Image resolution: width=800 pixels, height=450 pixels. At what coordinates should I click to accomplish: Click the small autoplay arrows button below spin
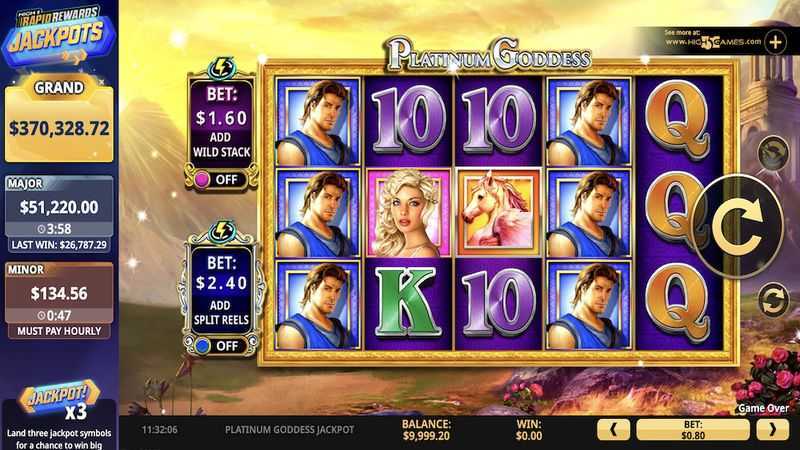click(772, 298)
